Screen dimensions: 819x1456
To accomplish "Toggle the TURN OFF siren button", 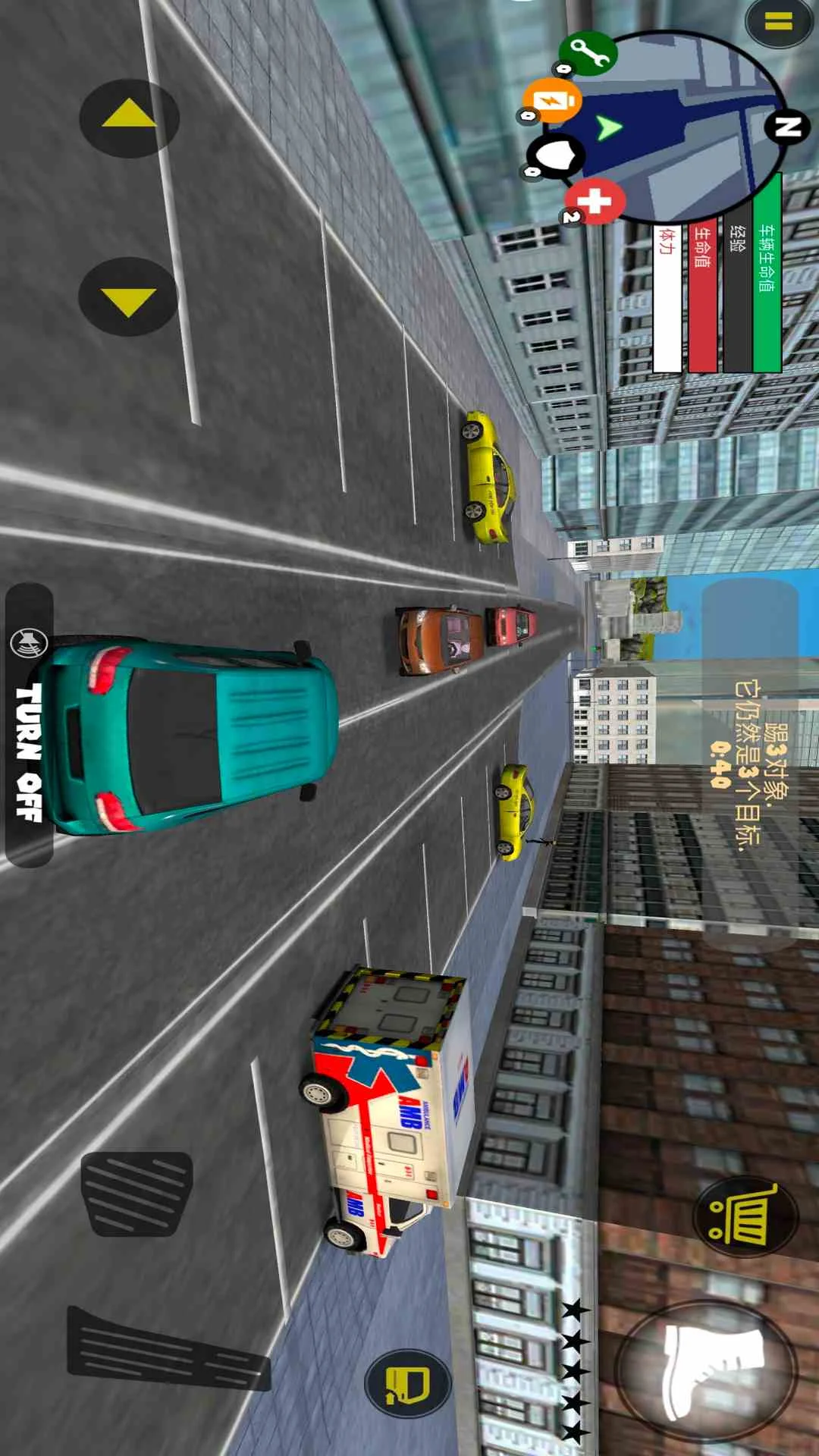I will [30, 725].
